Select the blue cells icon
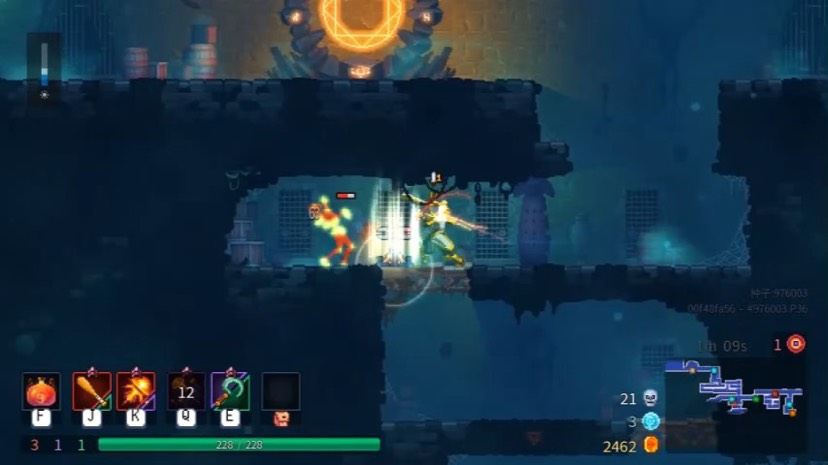The height and width of the screenshot is (465, 828). [x=651, y=421]
